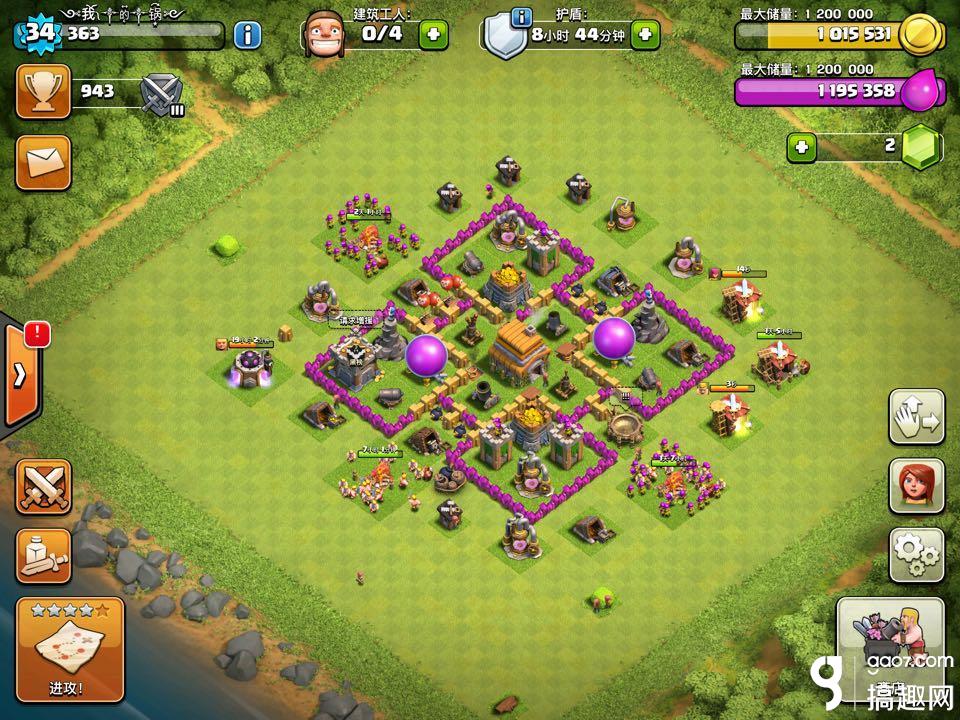Open the potion and sword army button

[43, 556]
